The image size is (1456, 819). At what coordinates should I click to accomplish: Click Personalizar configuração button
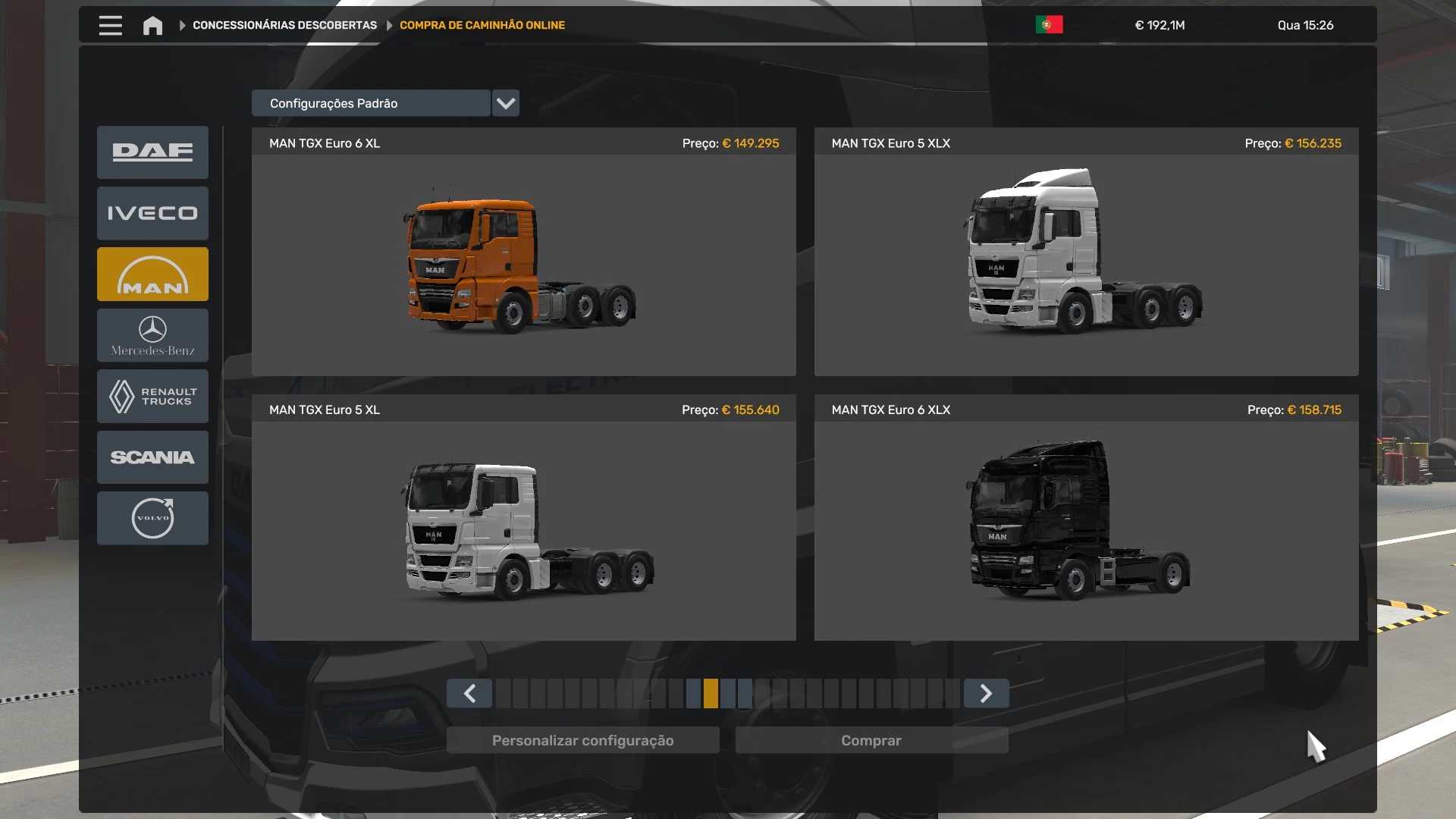pos(582,740)
